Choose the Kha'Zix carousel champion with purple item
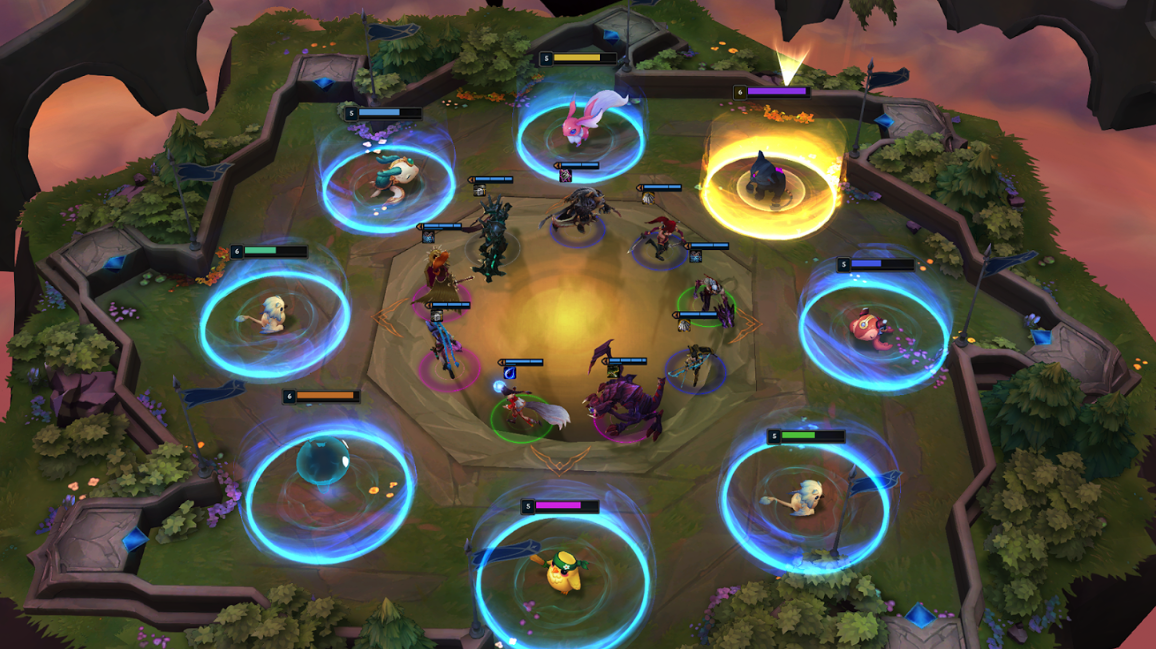 coord(576,212)
